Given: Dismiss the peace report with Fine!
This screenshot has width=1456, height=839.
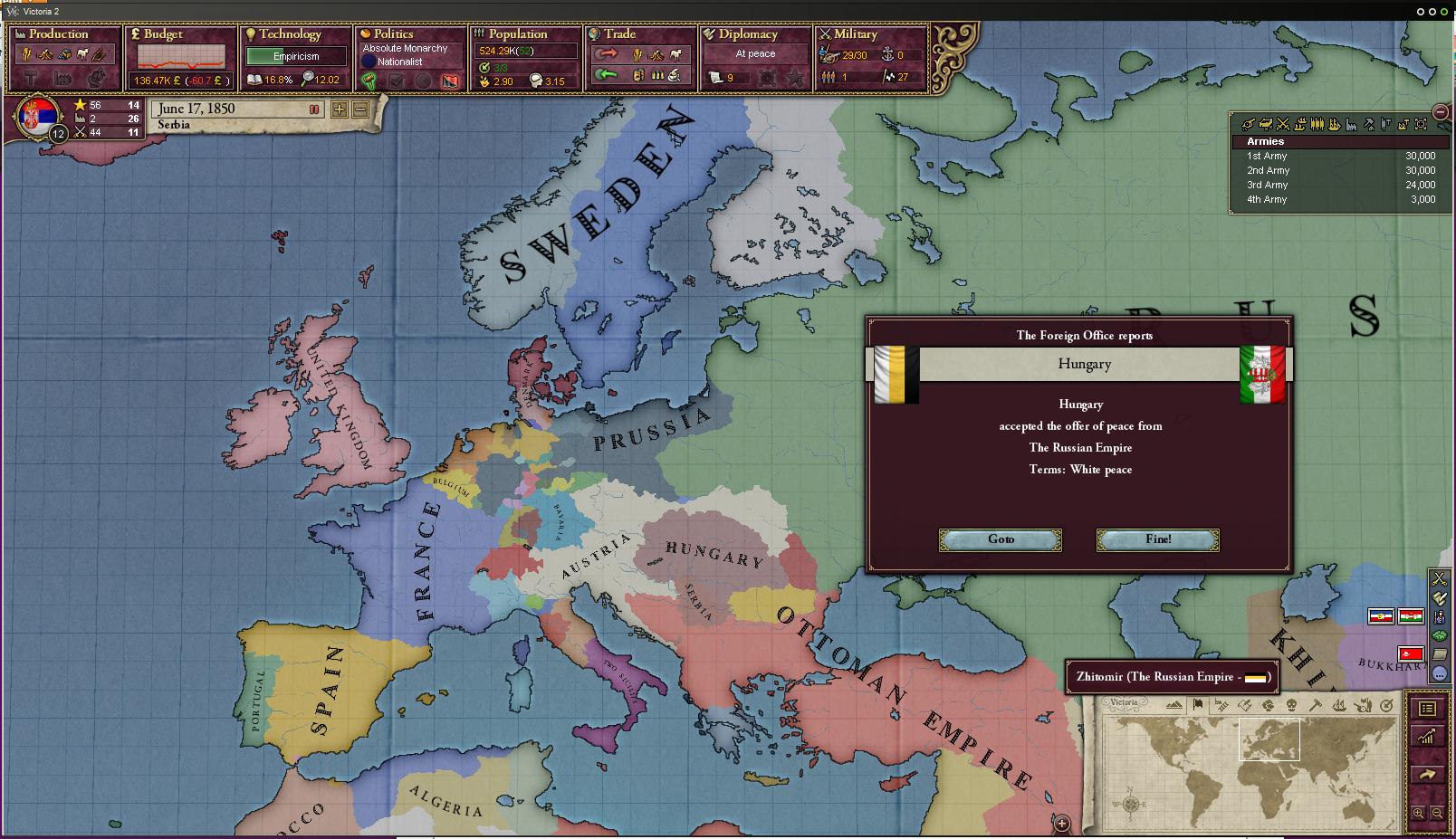Looking at the screenshot, I should click(x=1157, y=539).
